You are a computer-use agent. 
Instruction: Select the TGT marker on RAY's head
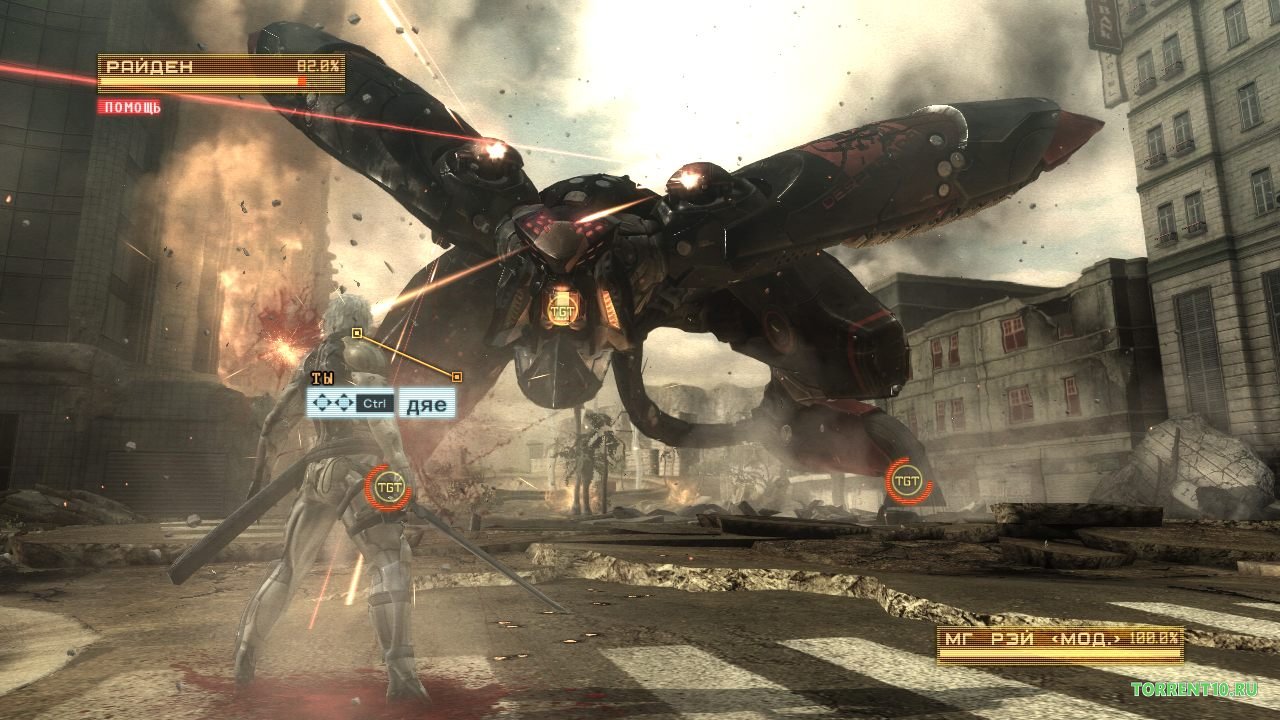[560, 309]
